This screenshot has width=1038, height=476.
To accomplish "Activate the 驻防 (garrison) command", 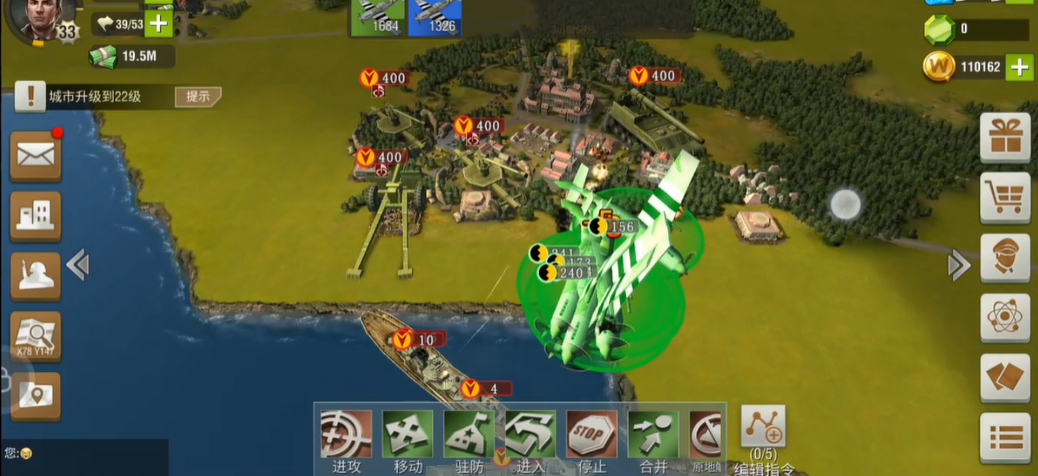I will pyautogui.click(x=469, y=435).
